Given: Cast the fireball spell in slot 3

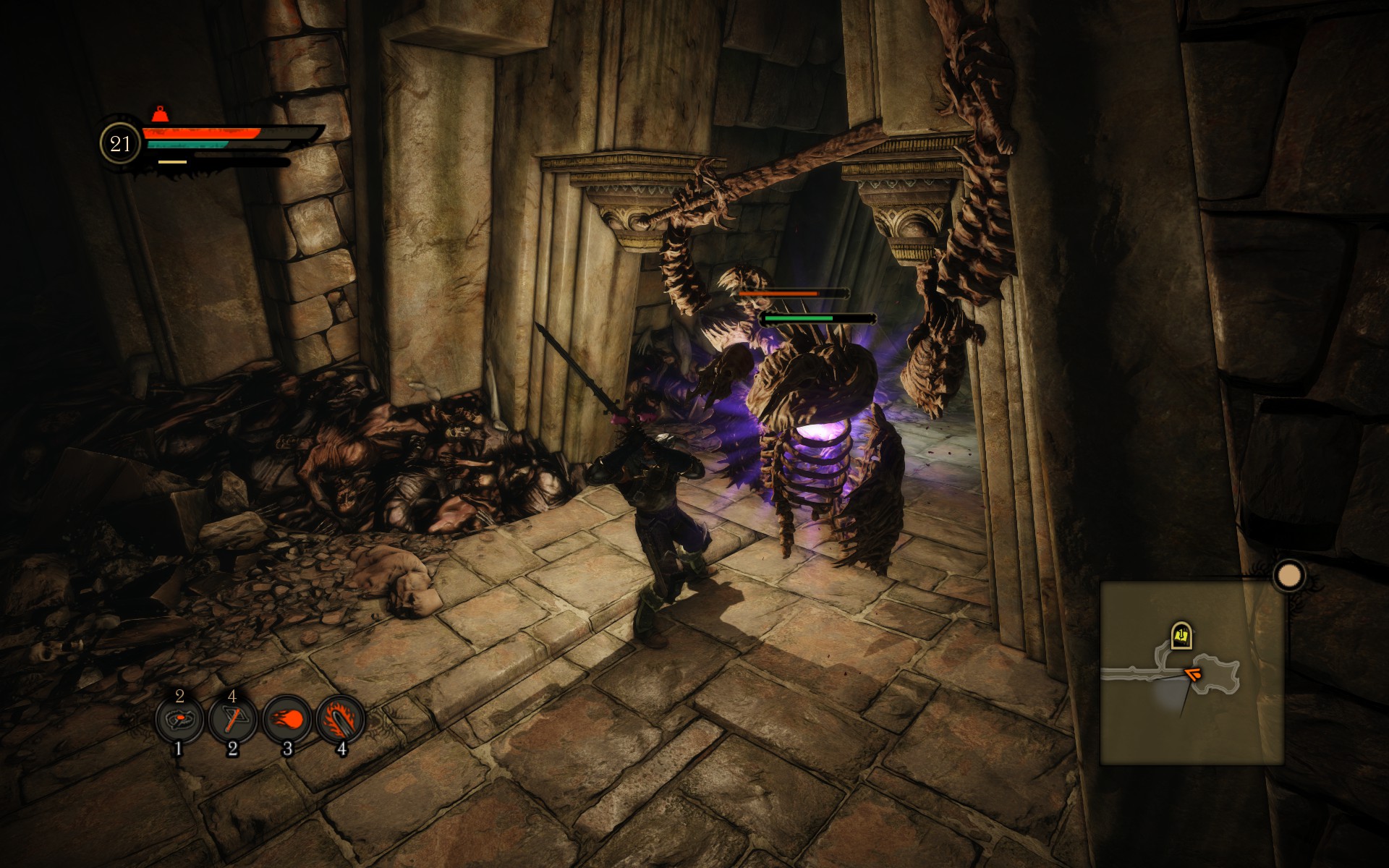Looking at the screenshot, I should coord(287,720).
